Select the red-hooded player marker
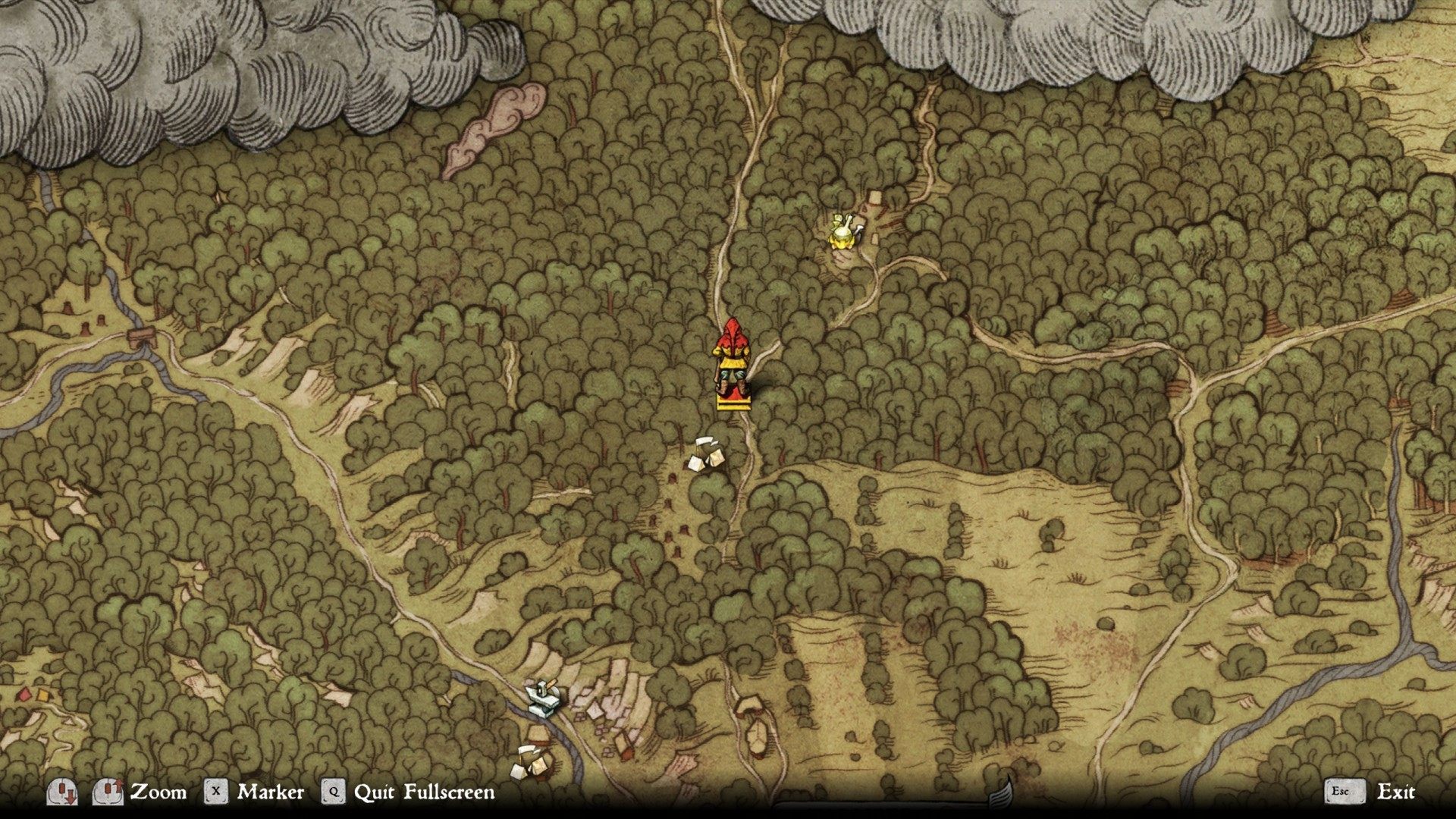 [732, 364]
